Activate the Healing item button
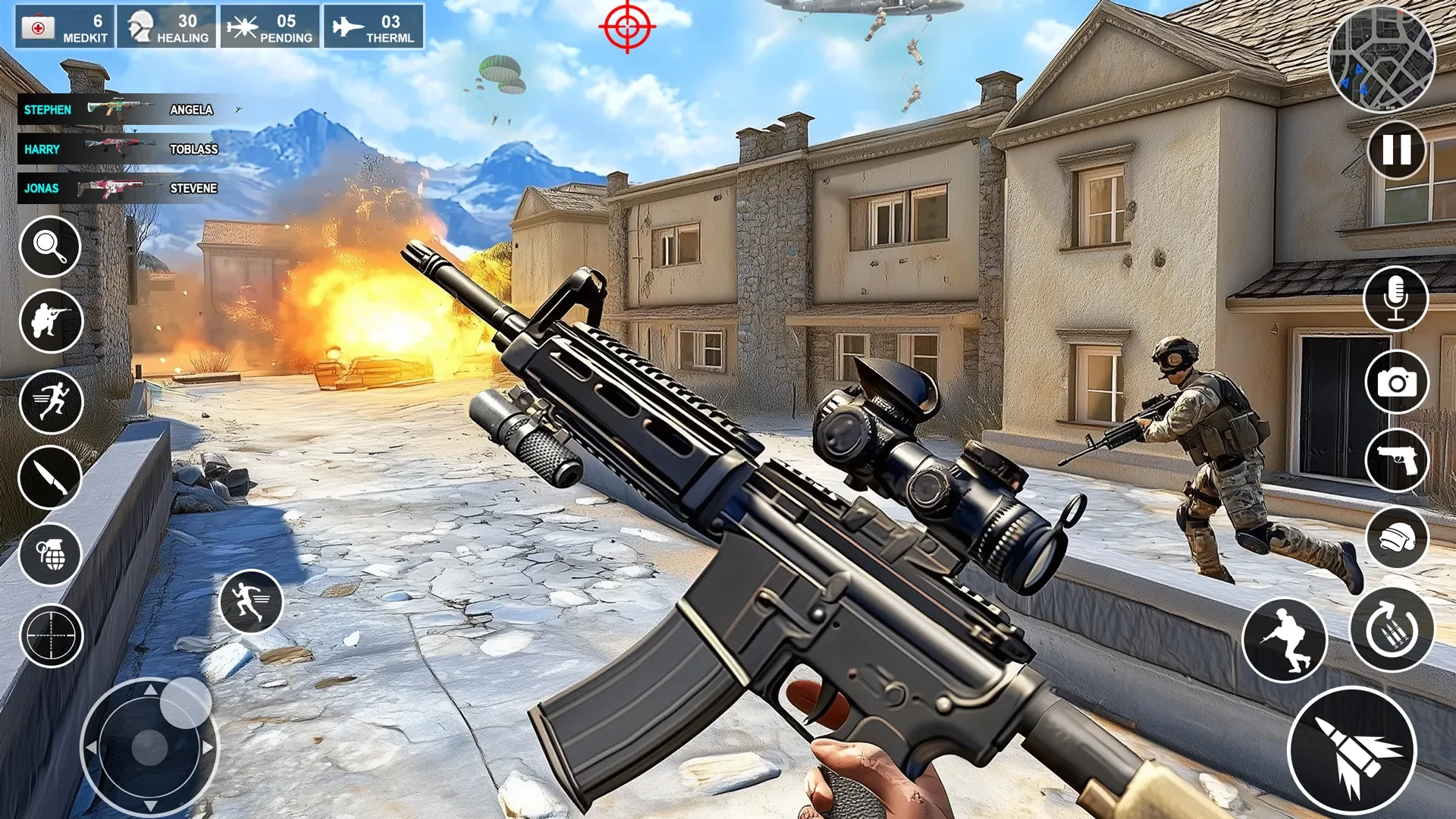 168,27
